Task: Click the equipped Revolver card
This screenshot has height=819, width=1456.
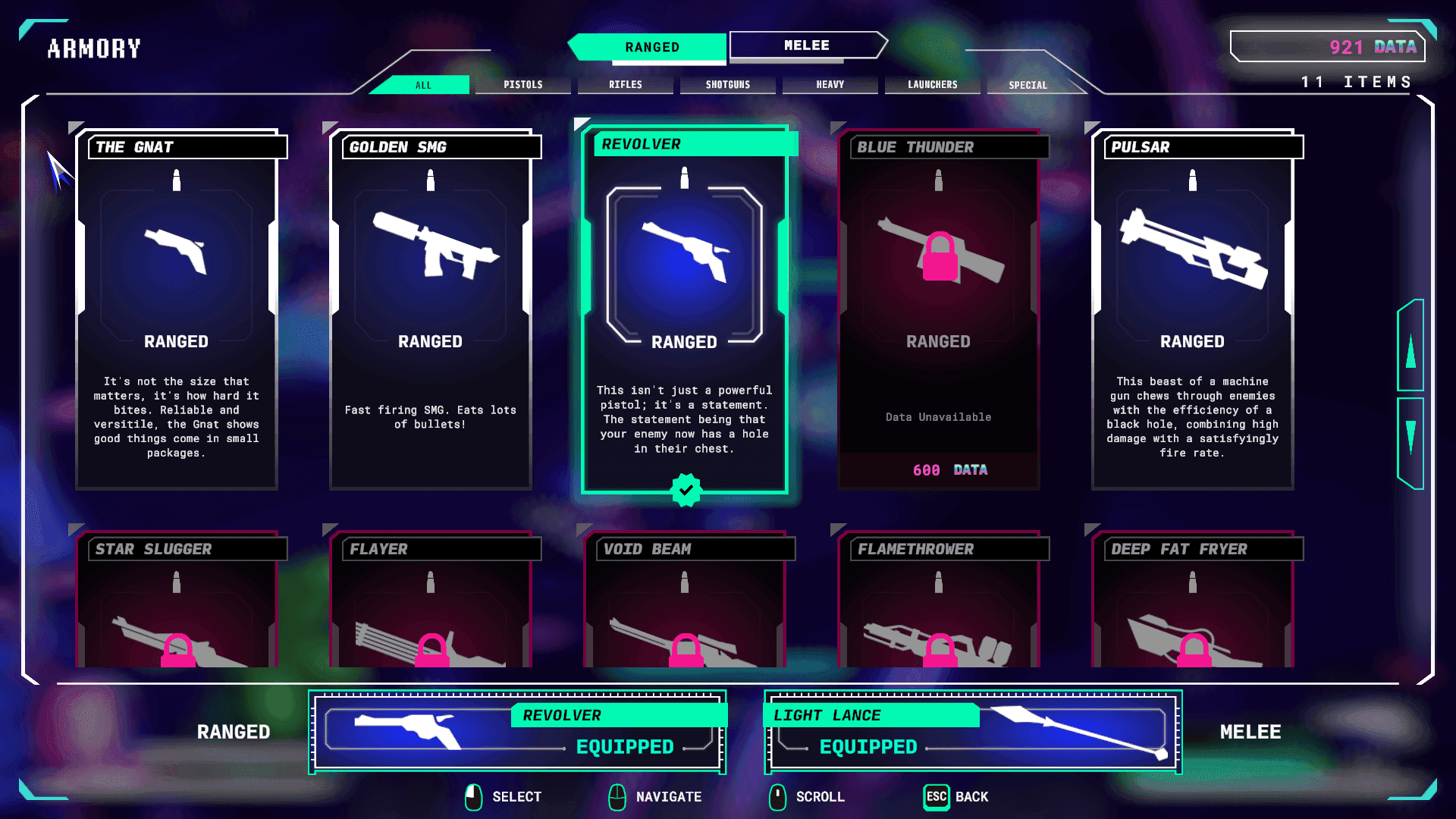Action: pos(685,311)
